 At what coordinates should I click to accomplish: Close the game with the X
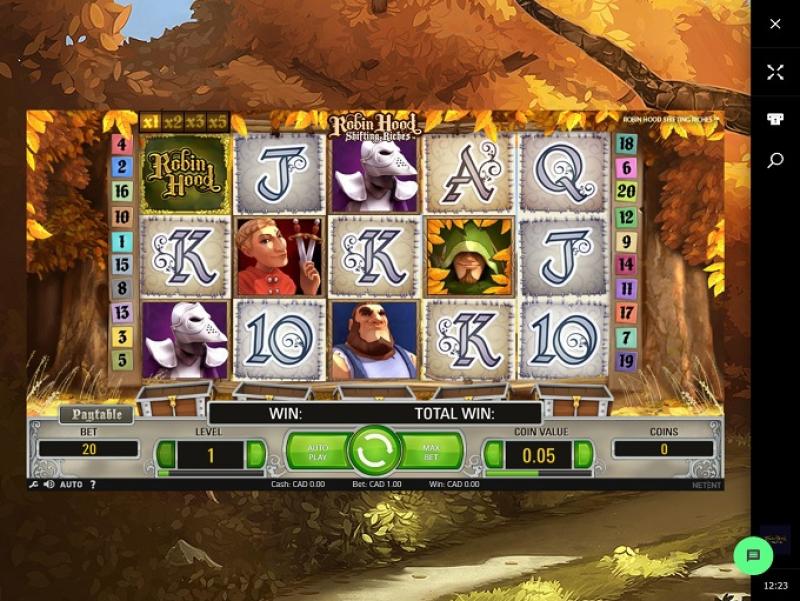(x=775, y=24)
